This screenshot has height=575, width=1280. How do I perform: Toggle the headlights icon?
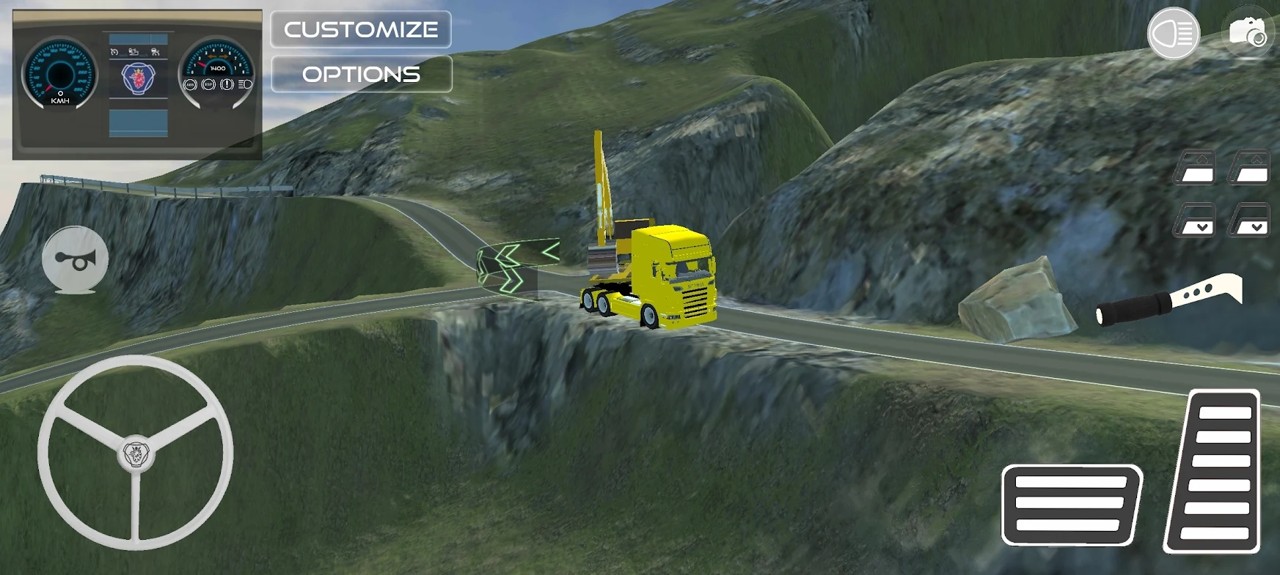[x=1173, y=33]
